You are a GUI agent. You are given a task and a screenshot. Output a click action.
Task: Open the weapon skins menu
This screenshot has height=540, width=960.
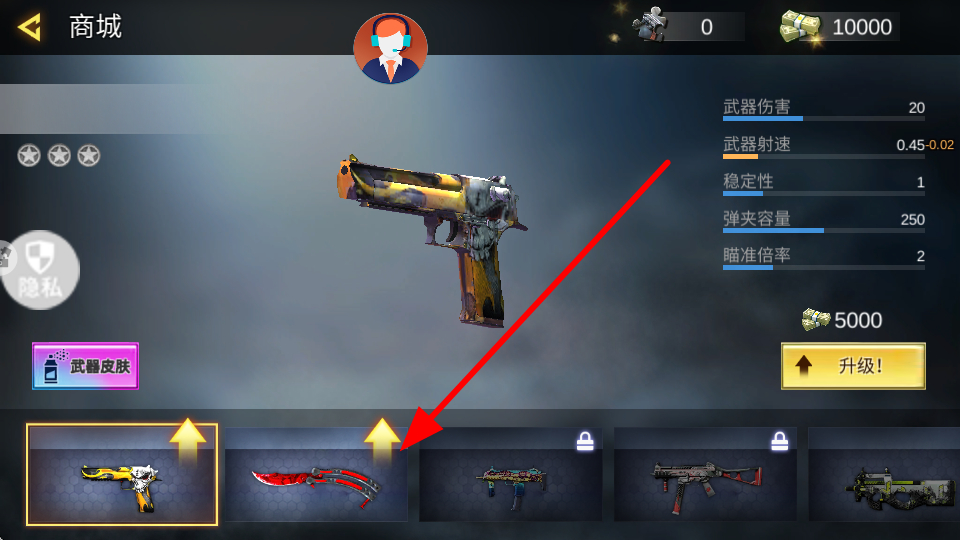click(85, 366)
